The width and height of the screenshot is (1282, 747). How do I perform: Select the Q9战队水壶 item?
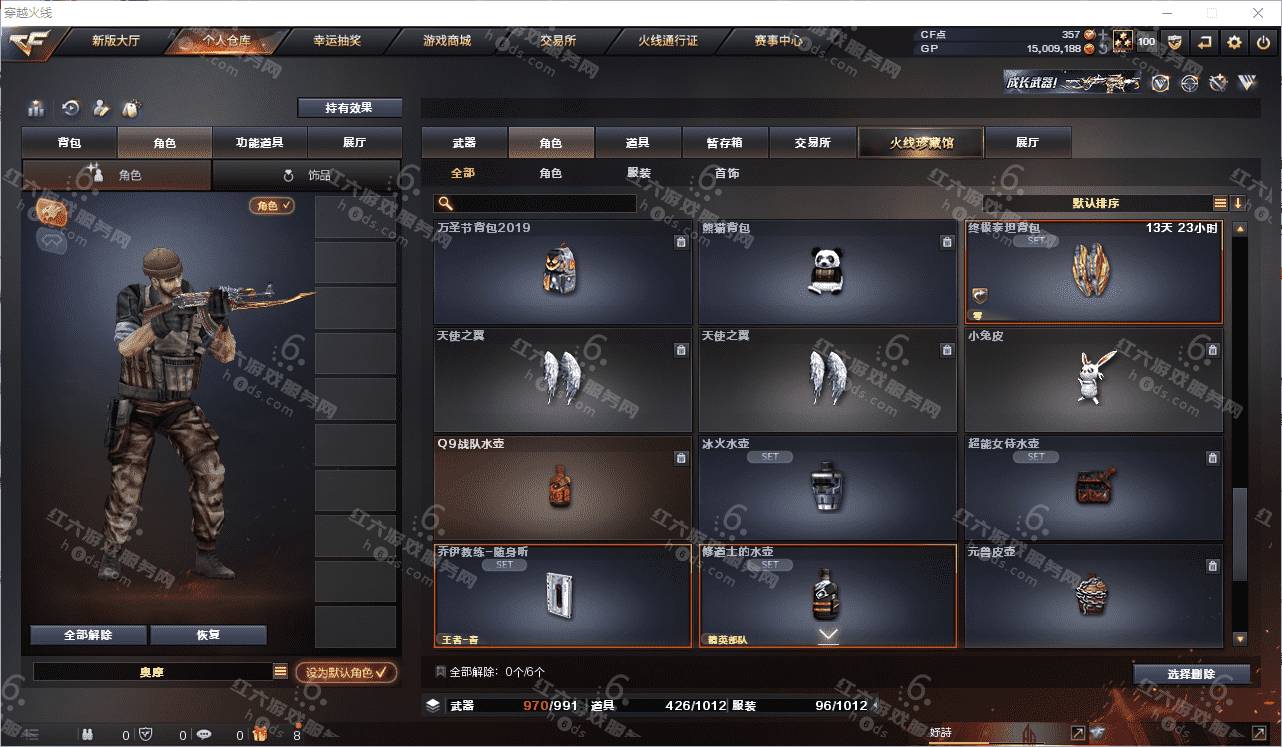click(x=562, y=488)
